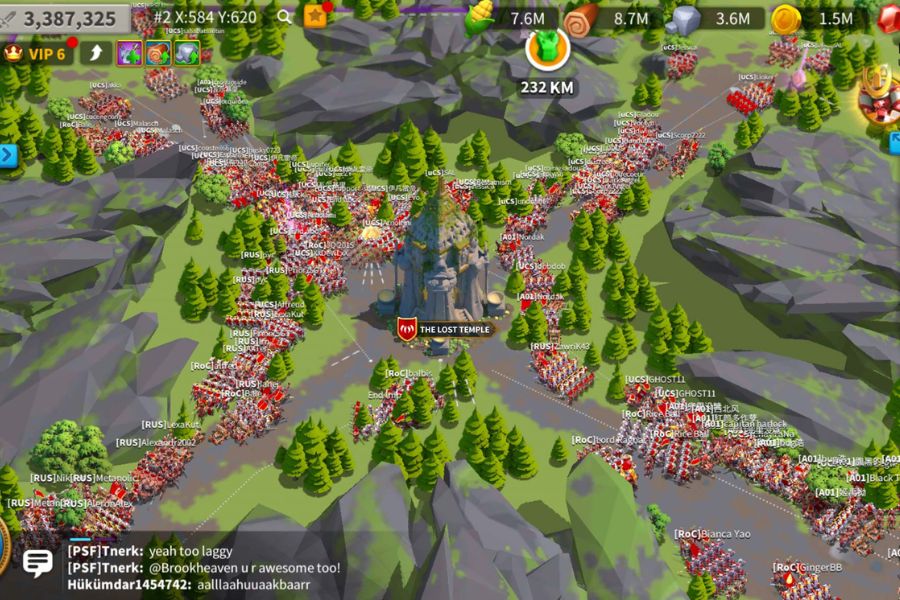Select the purple attack boost icon
The height and width of the screenshot is (600, 900).
pos(129,53)
